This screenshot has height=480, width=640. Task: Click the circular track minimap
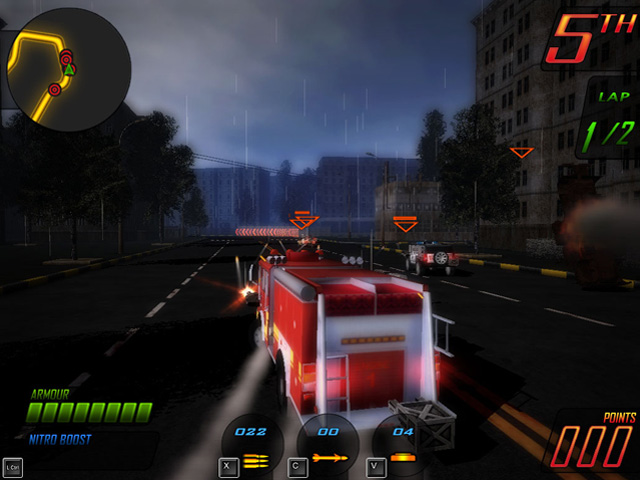(68, 70)
